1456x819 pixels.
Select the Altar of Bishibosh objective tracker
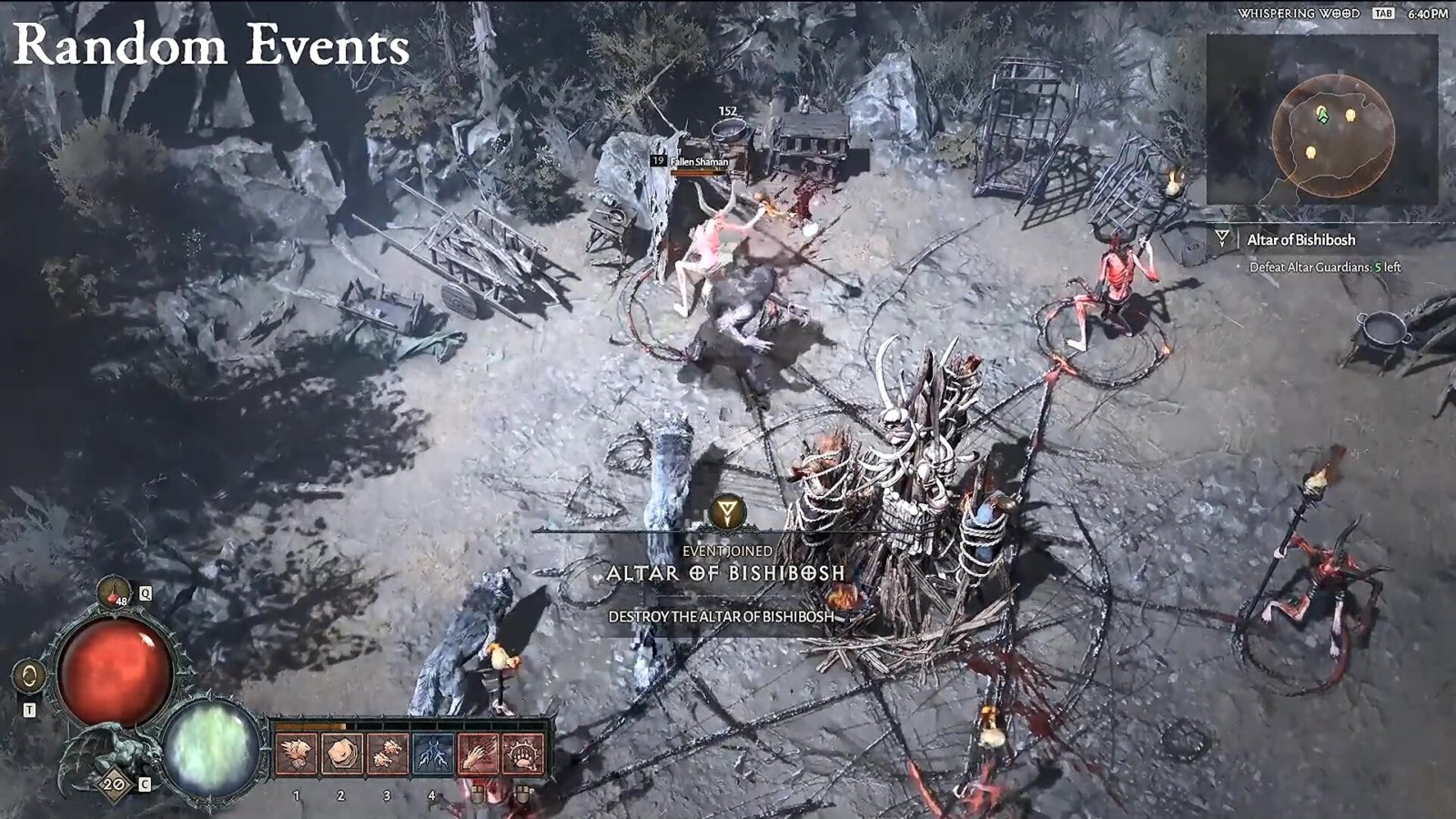[x=1300, y=240]
